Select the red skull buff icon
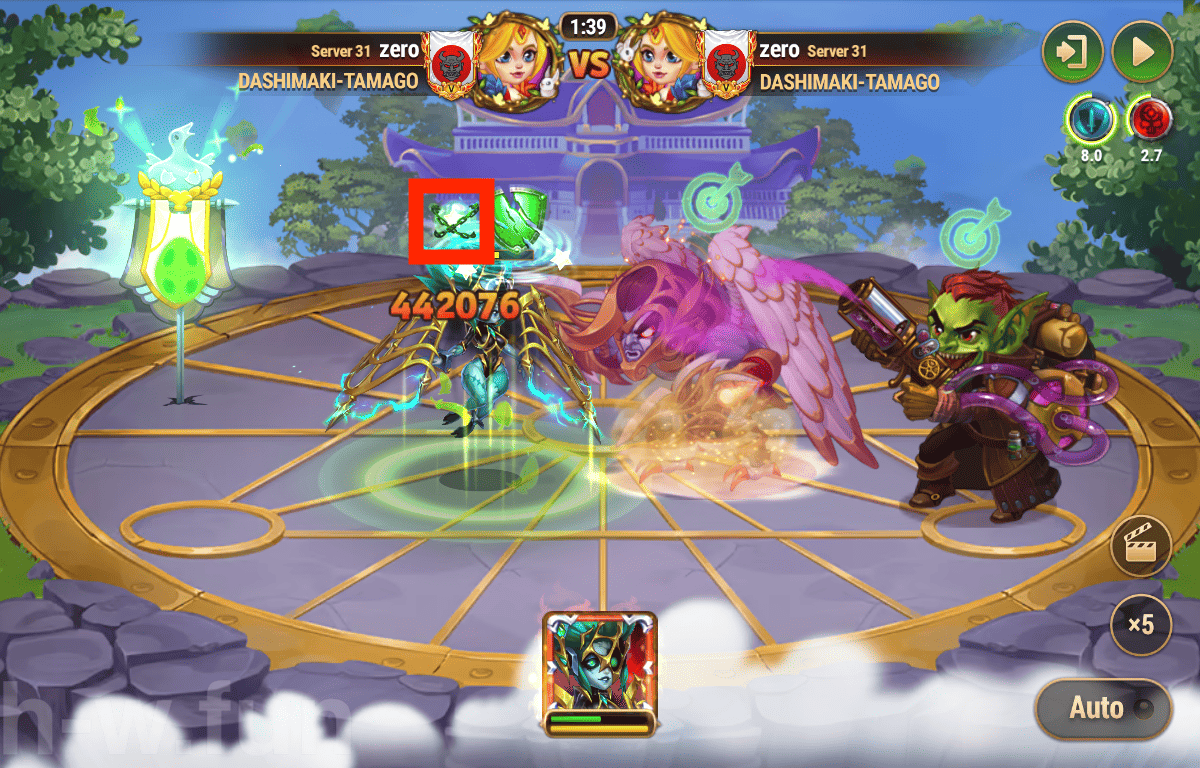The image size is (1200, 768). 1150,120
